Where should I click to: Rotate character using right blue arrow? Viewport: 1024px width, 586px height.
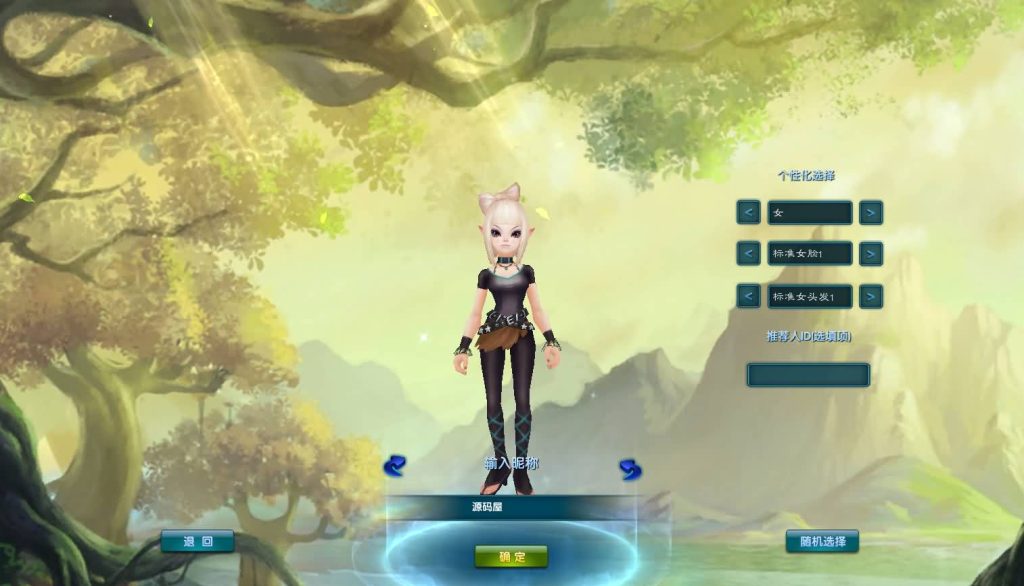tap(630, 469)
